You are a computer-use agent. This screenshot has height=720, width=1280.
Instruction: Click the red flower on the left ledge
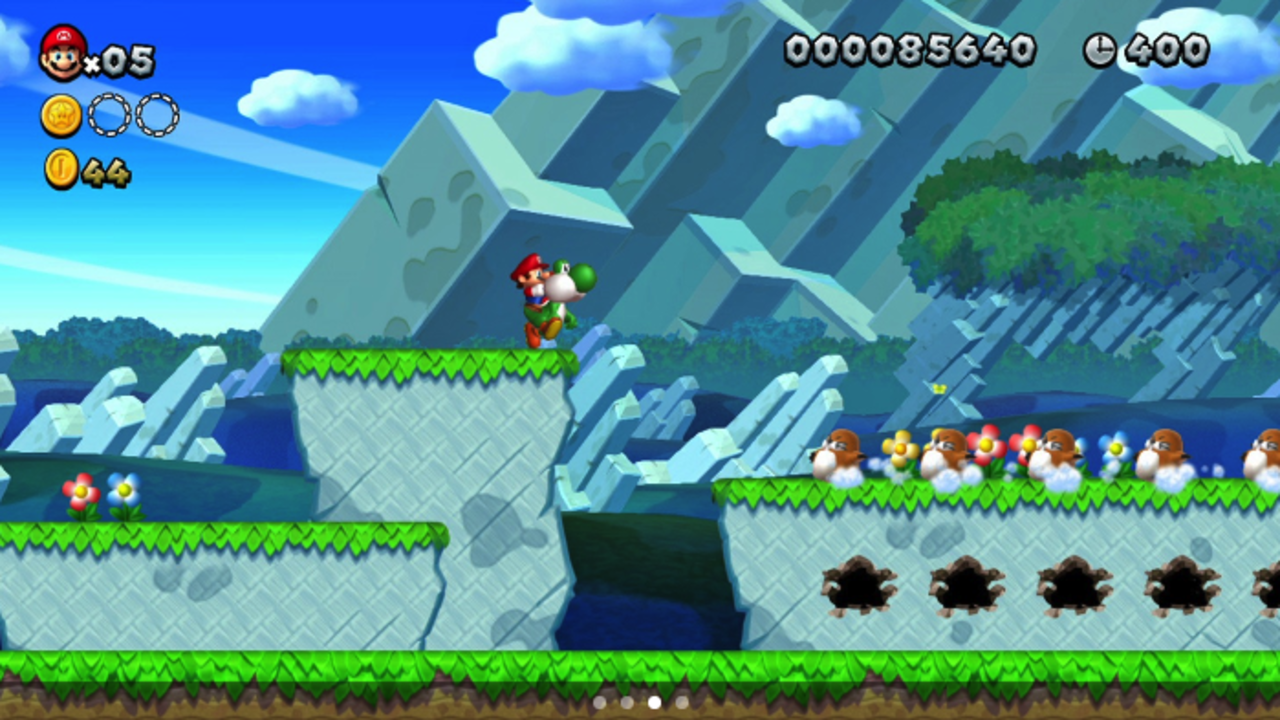[x=79, y=490]
